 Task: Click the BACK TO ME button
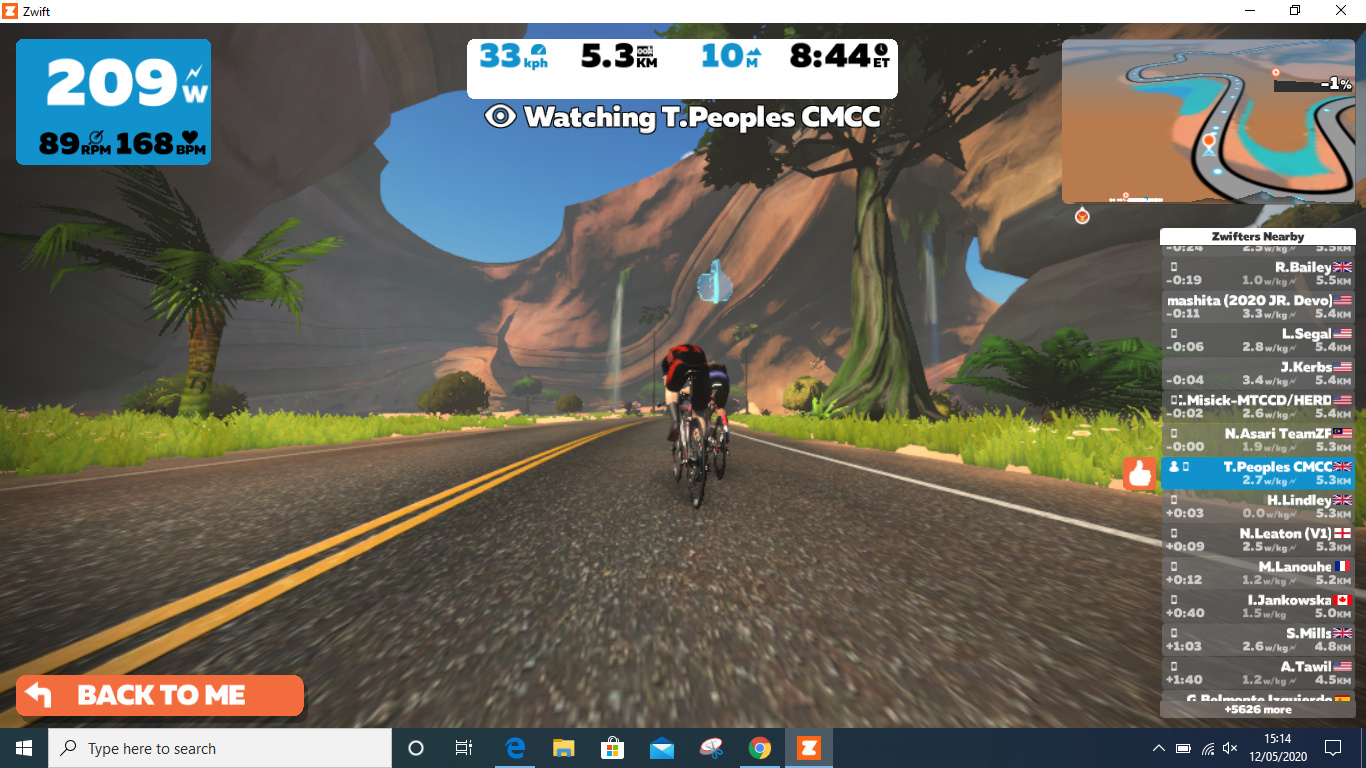coord(160,696)
